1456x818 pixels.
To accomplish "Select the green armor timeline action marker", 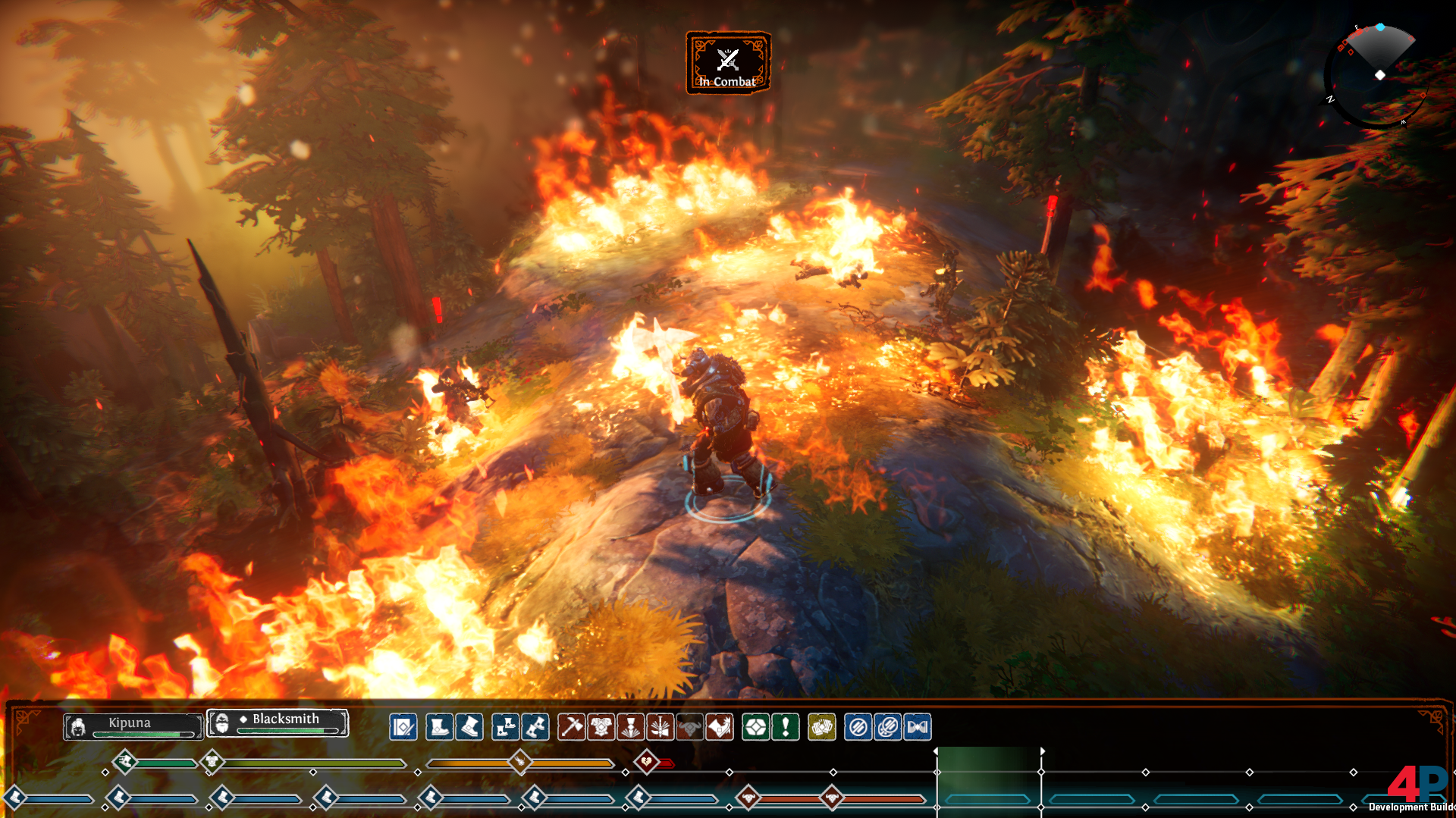I will [x=212, y=760].
